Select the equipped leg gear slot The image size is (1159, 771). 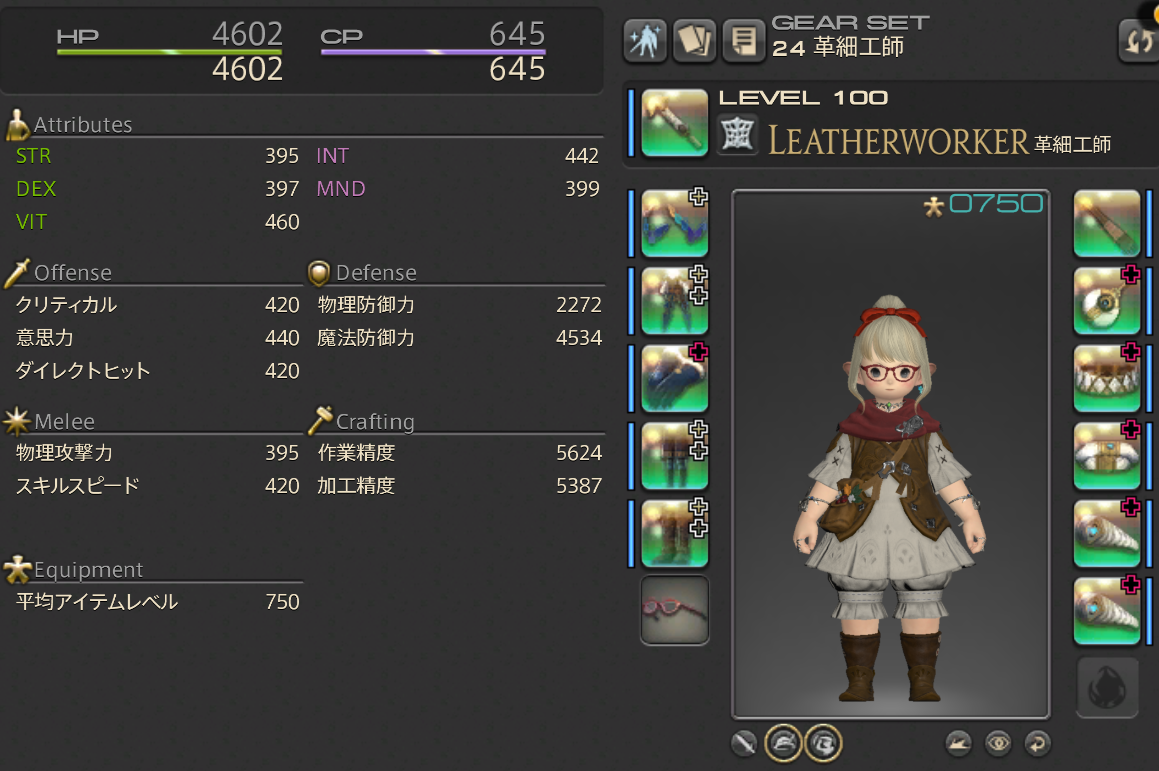point(674,455)
